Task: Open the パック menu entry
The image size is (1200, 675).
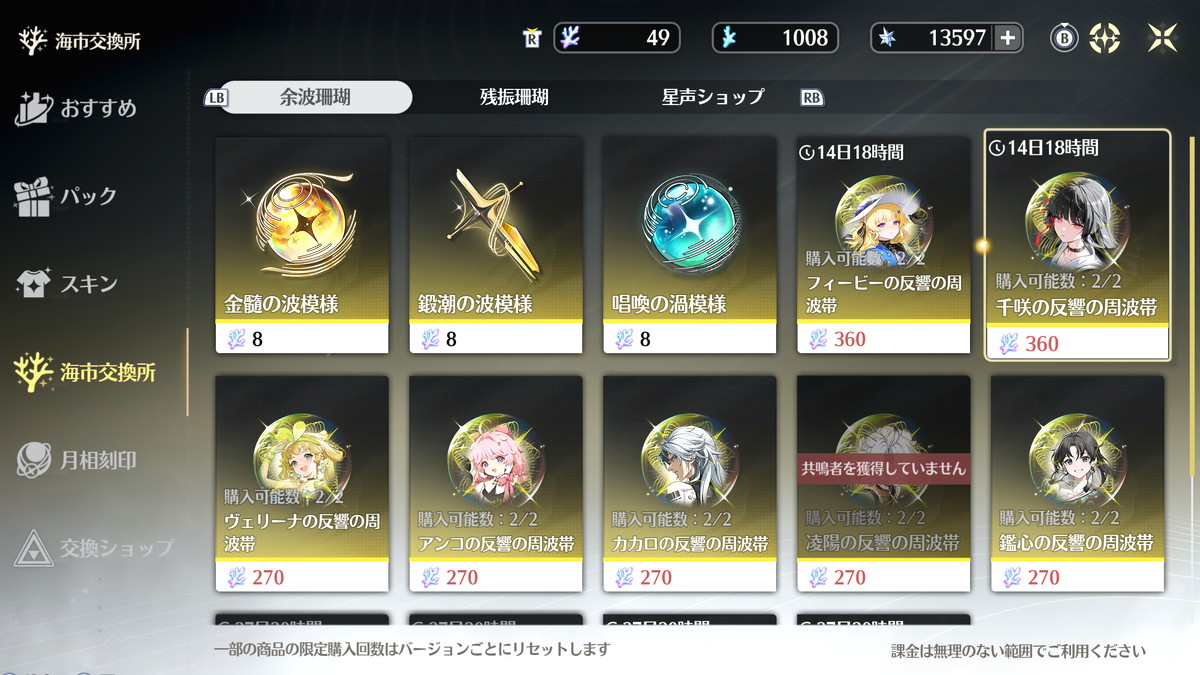Action: pyautogui.click(x=68, y=196)
